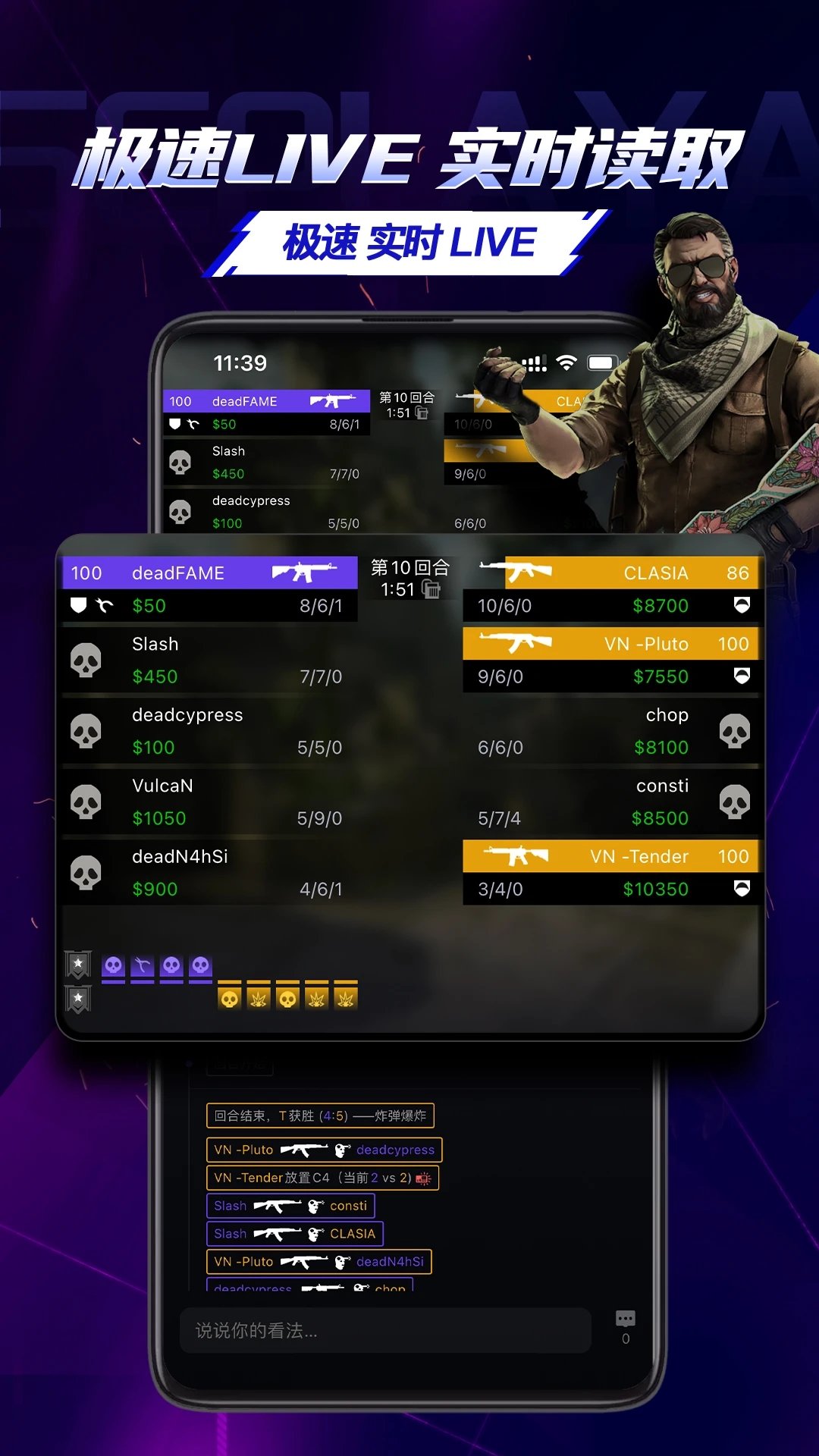Open VN -Pluto's scoreboard entry

coord(610,660)
